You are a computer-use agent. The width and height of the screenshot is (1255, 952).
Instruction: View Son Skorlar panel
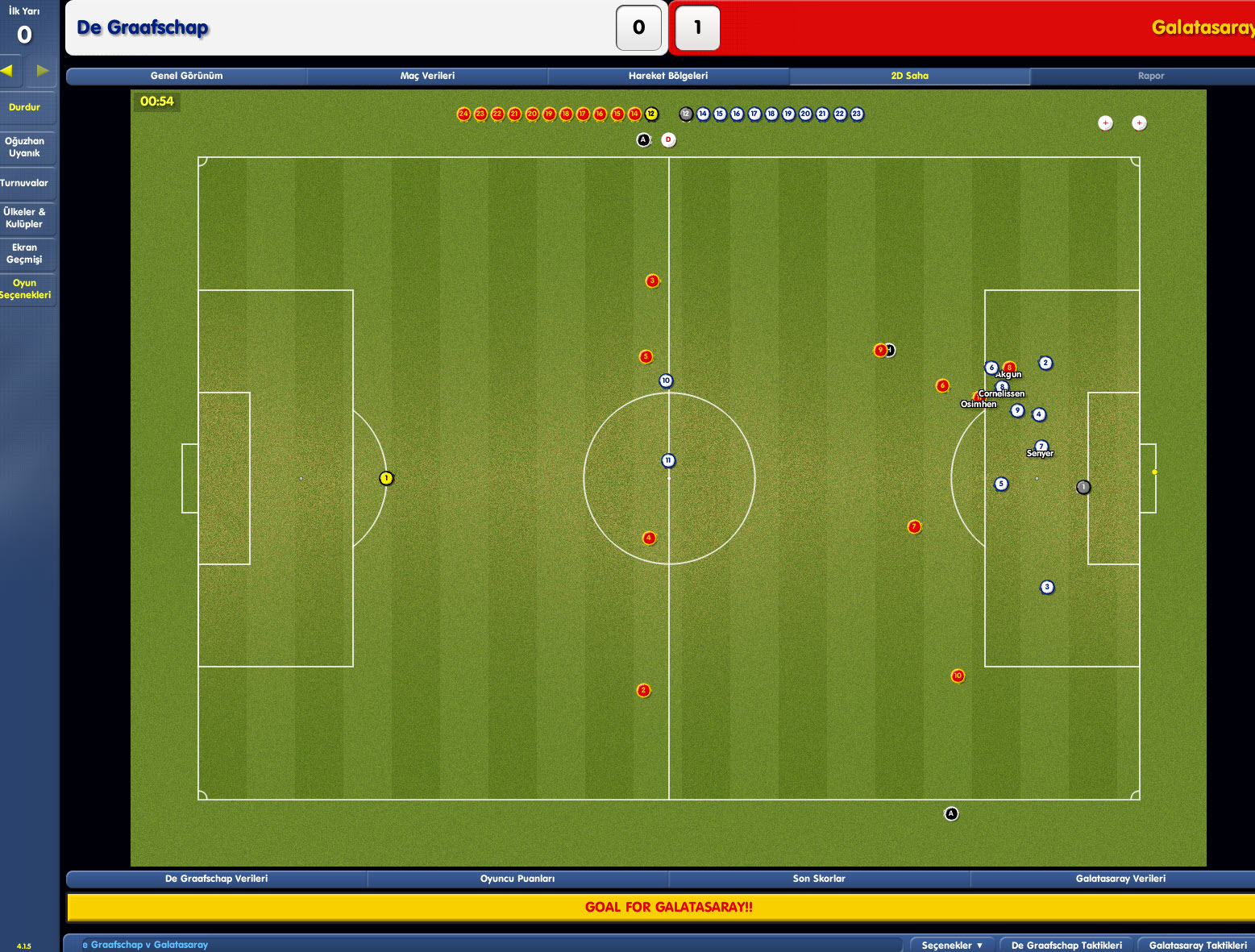click(x=819, y=879)
